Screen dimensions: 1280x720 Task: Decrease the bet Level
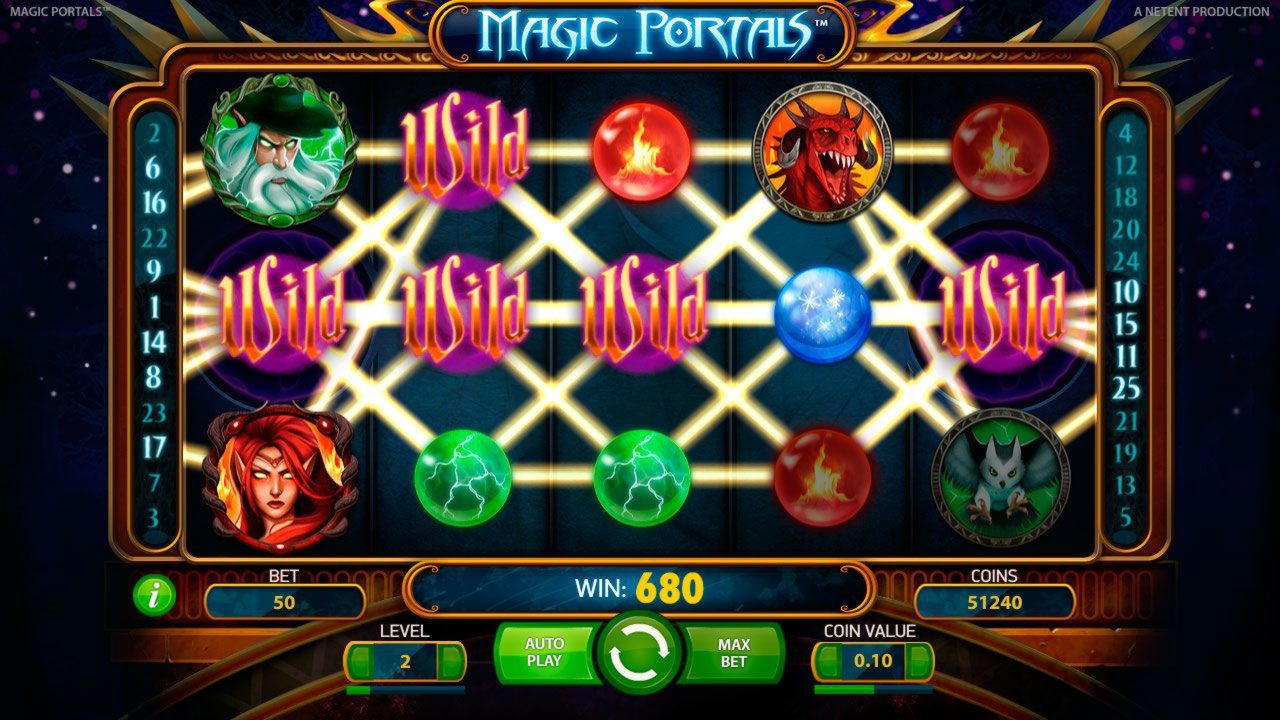coord(359,661)
